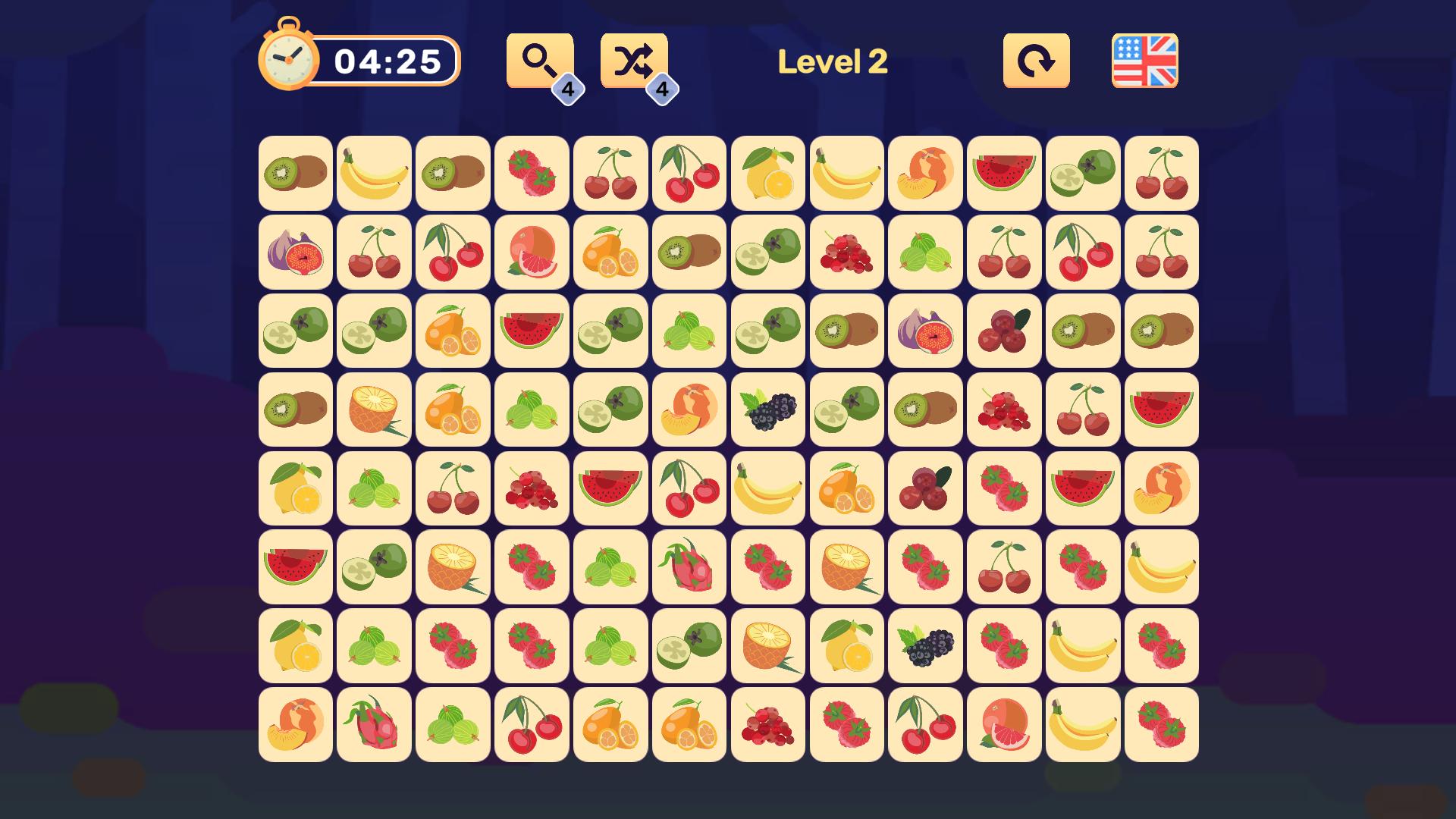Restart the current level
Image resolution: width=1456 pixels, height=819 pixels.
point(1036,60)
